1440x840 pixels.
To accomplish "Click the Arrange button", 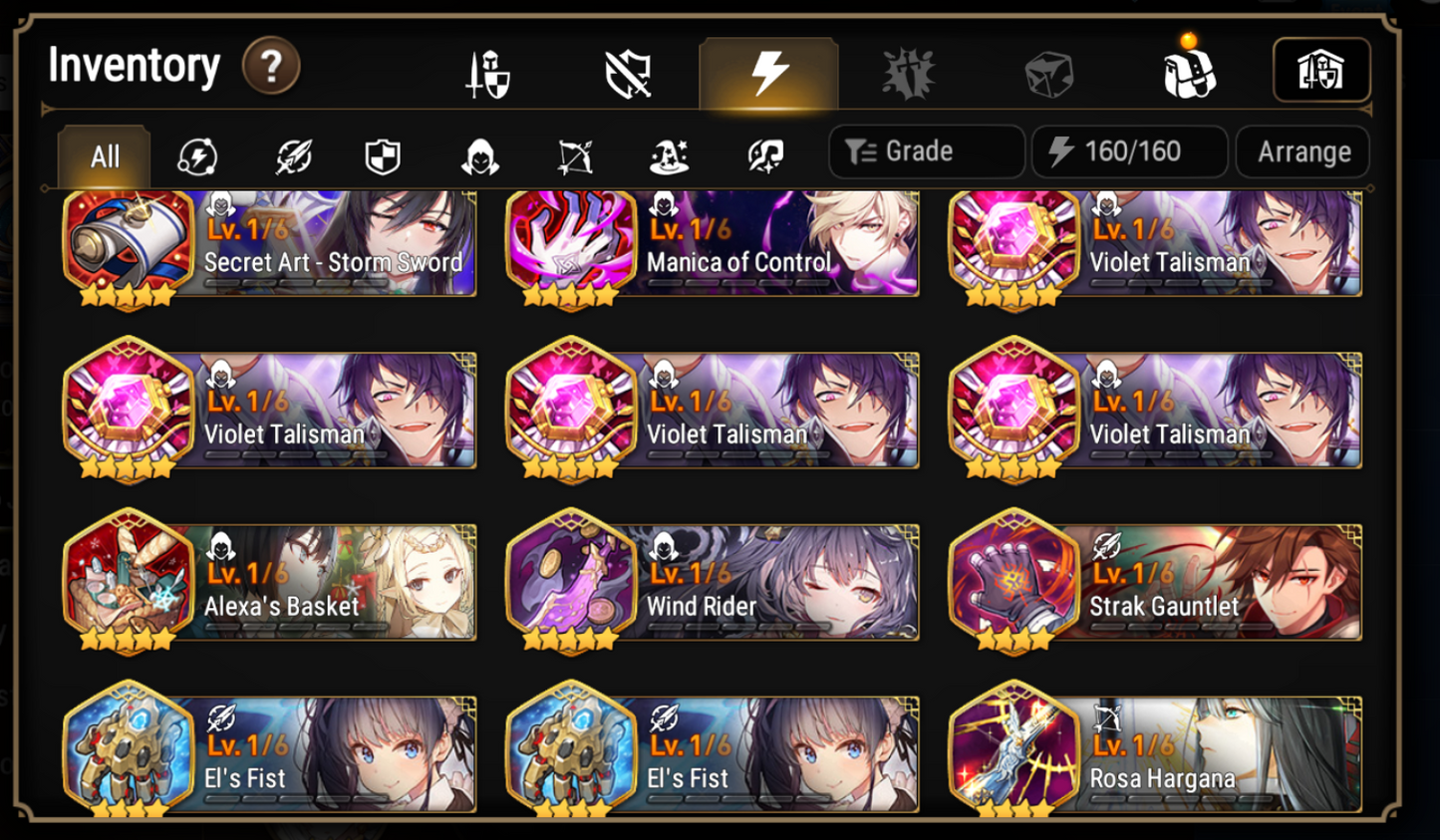I will [1302, 151].
